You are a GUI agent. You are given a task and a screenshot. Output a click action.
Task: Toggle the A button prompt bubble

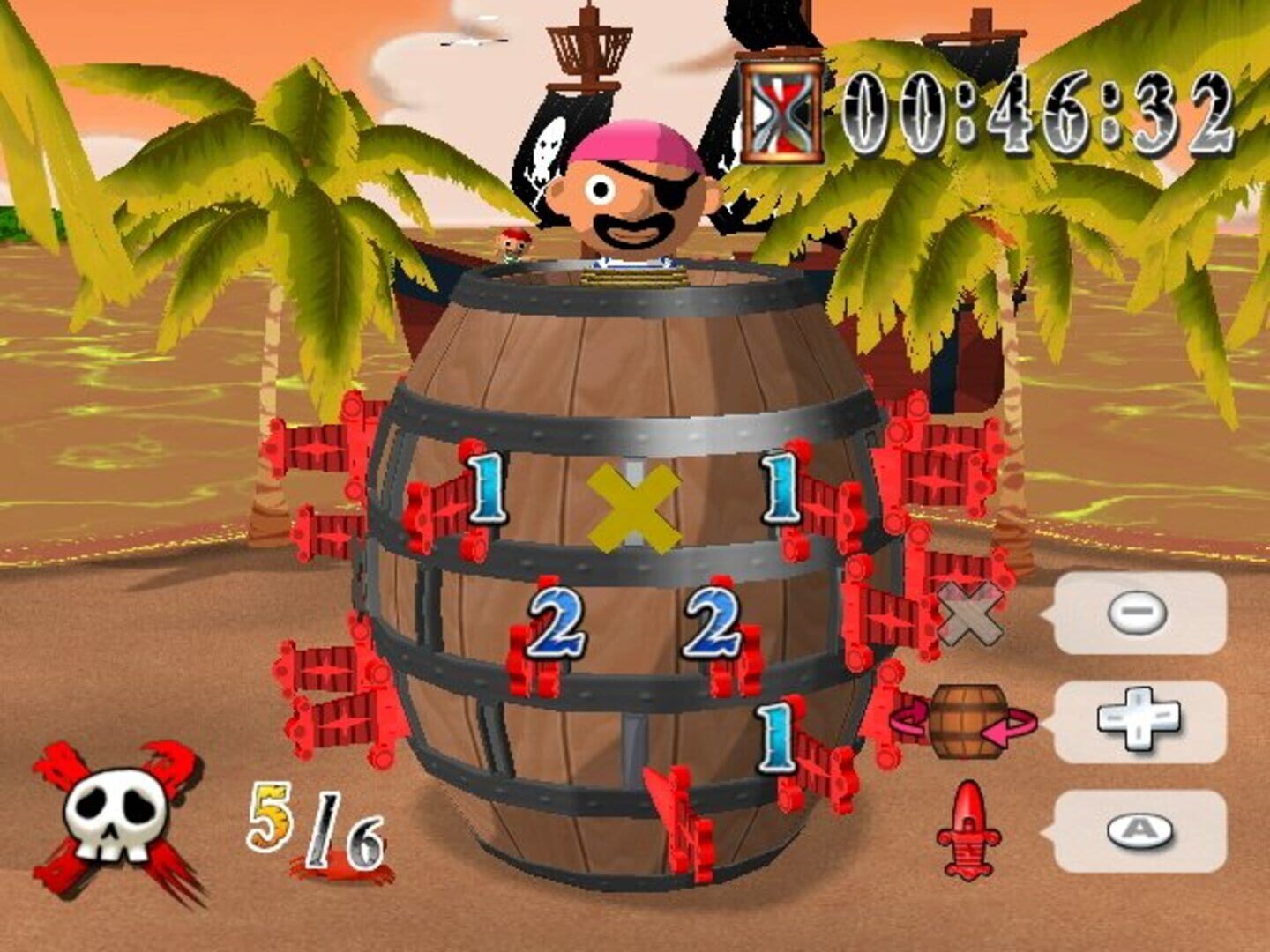pyautogui.click(x=1140, y=829)
